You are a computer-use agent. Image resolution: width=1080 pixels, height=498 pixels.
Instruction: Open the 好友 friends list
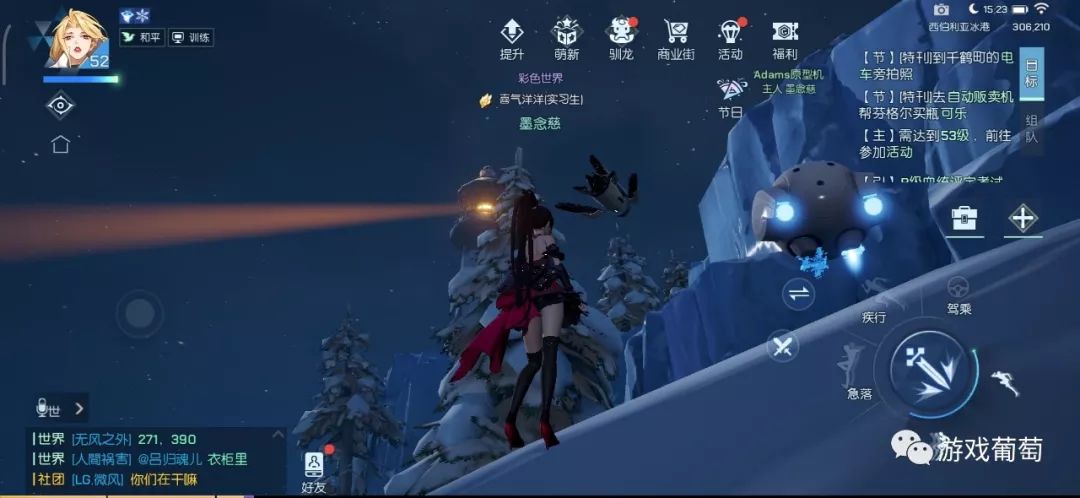coord(314,470)
